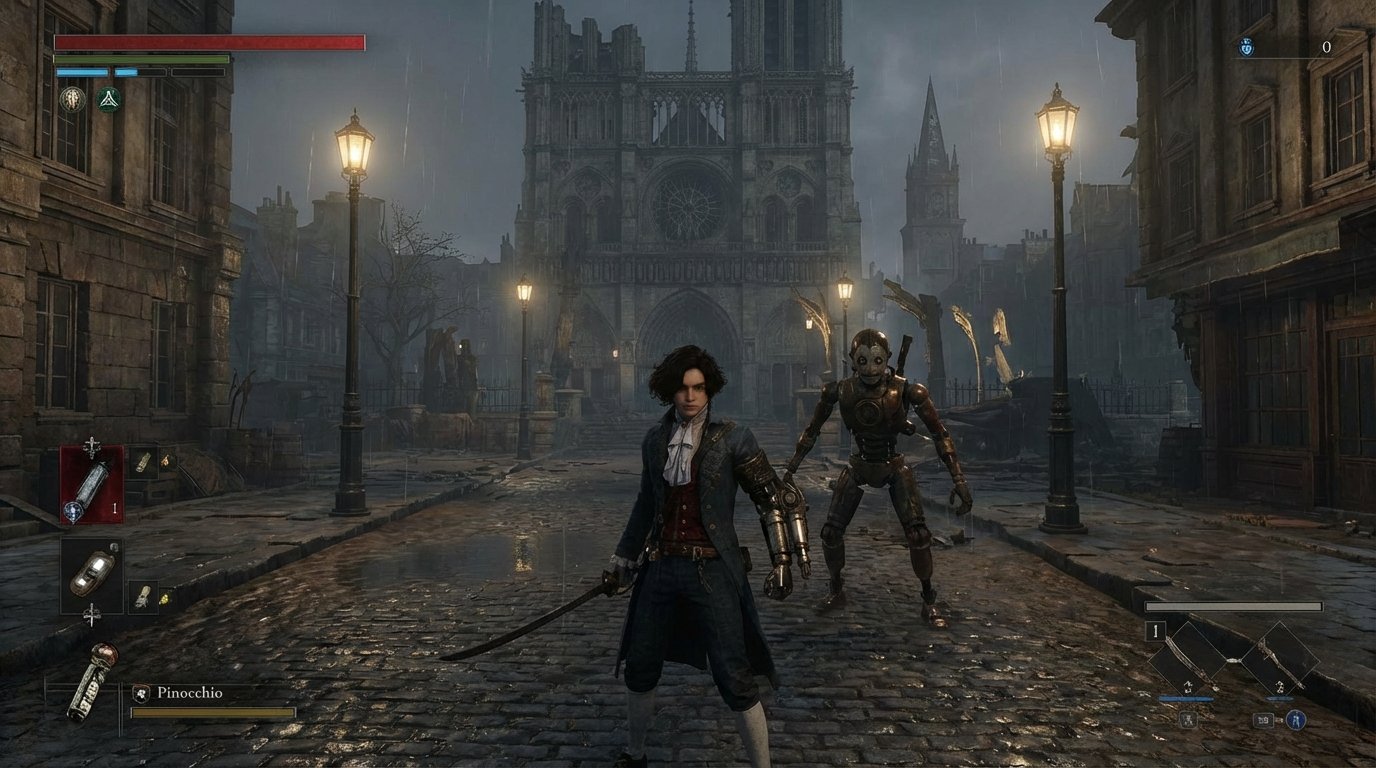This screenshot has width=1376, height=768.
Task: Click the Ergo count showing 0
Action: tap(1327, 46)
